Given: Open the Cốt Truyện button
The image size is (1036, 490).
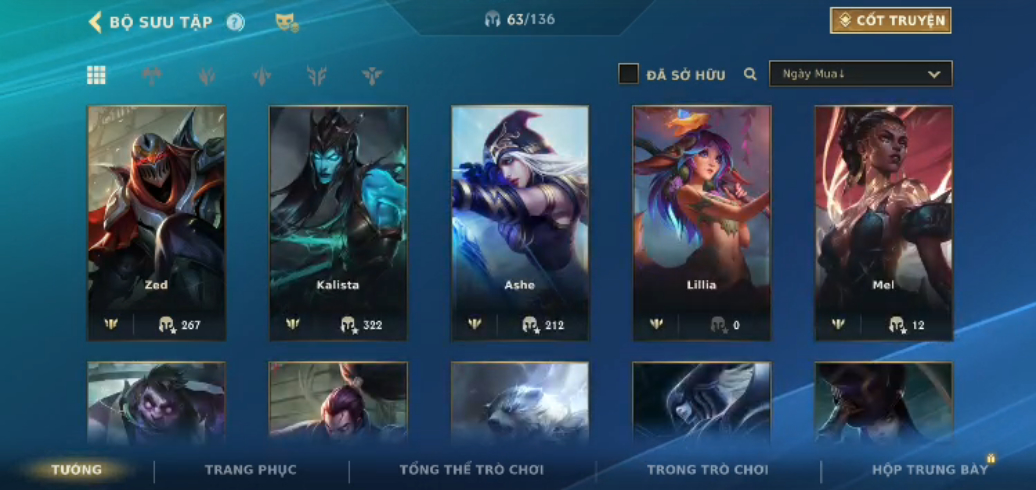Looking at the screenshot, I should 890,20.
